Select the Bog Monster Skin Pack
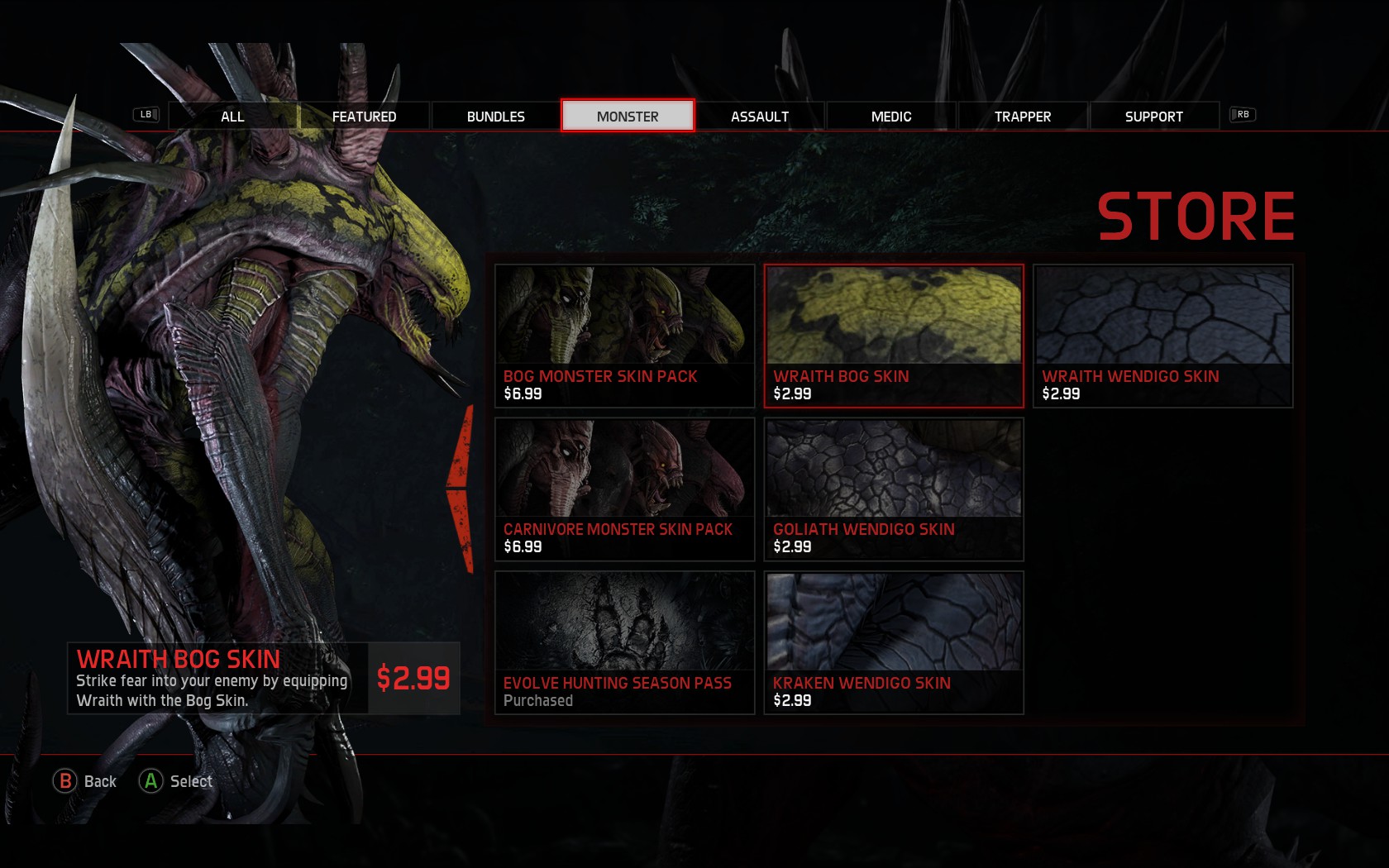Image resolution: width=1389 pixels, height=868 pixels. (624, 336)
